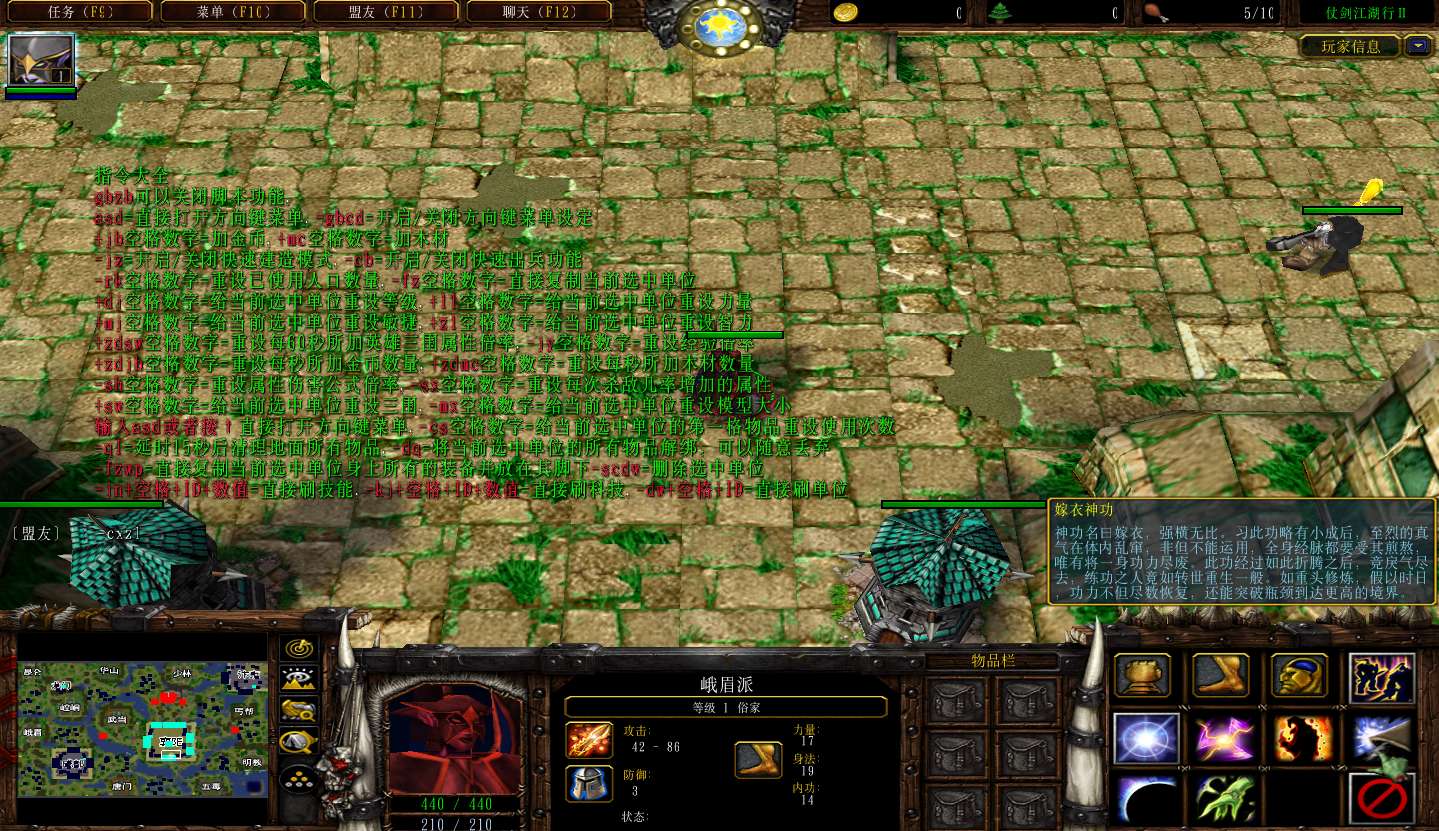Viewport: 1439px width, 831px height.
Task: Select the golden fist ability icon
Action: pos(1142,677)
